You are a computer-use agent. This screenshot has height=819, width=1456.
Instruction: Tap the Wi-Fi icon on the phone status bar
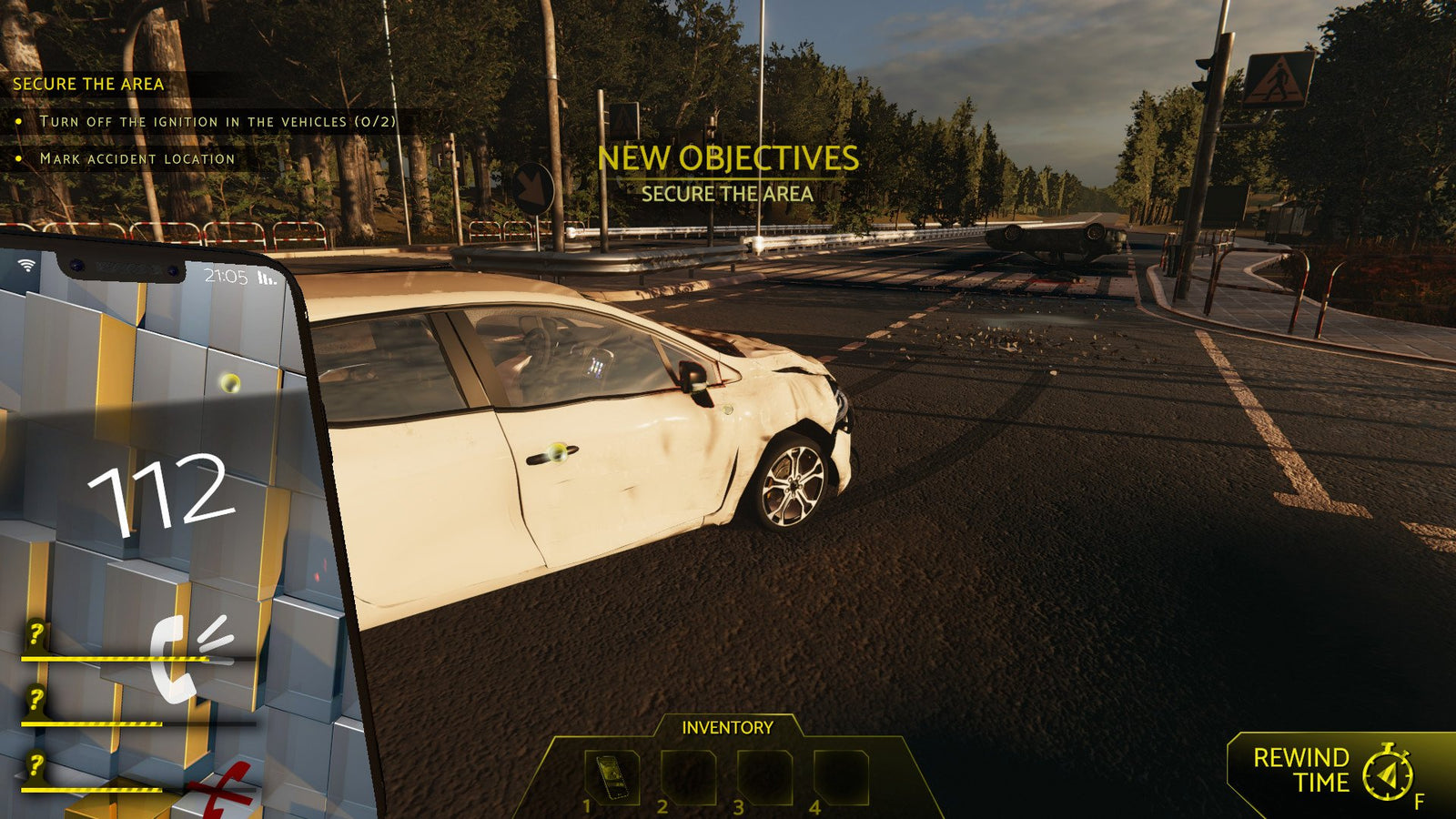click(x=27, y=267)
